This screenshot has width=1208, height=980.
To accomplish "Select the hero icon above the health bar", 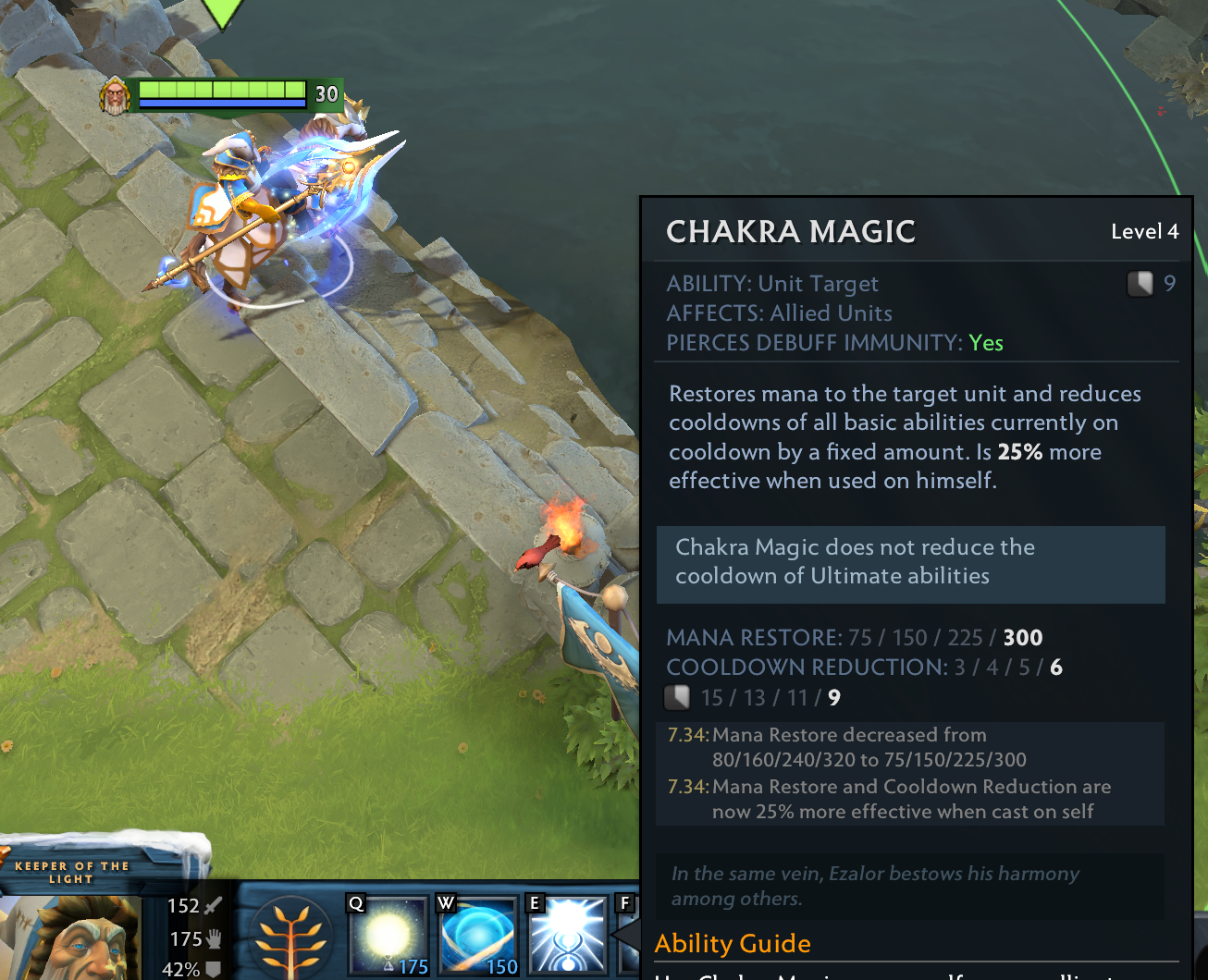I will [x=115, y=95].
